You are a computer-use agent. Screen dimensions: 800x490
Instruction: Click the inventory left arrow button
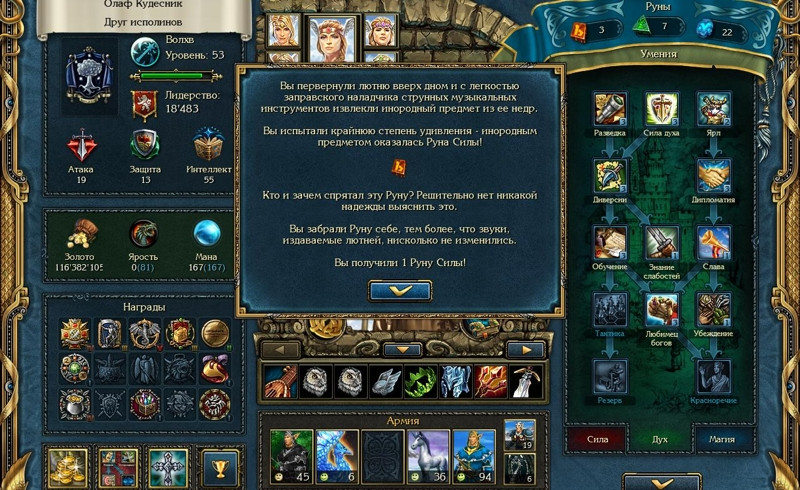click(279, 349)
